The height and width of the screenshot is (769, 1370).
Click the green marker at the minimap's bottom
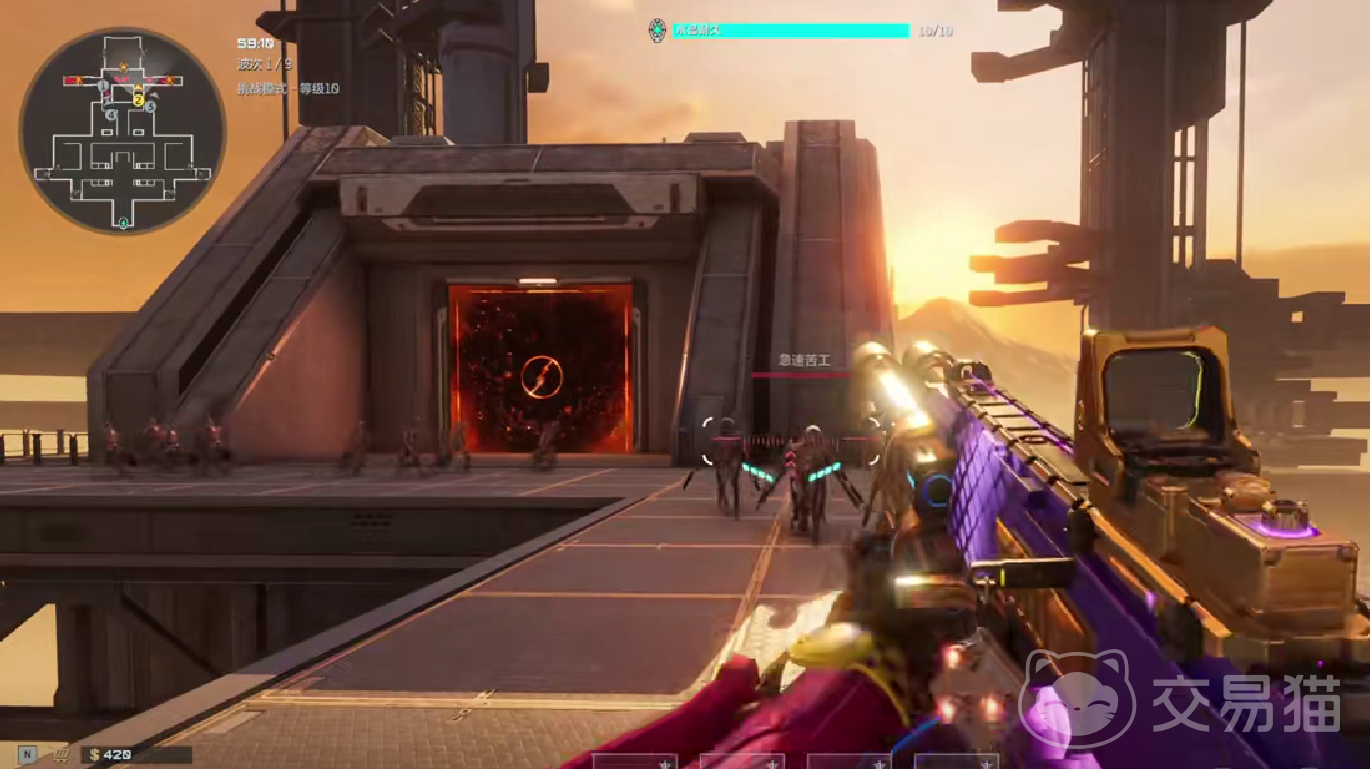point(123,223)
